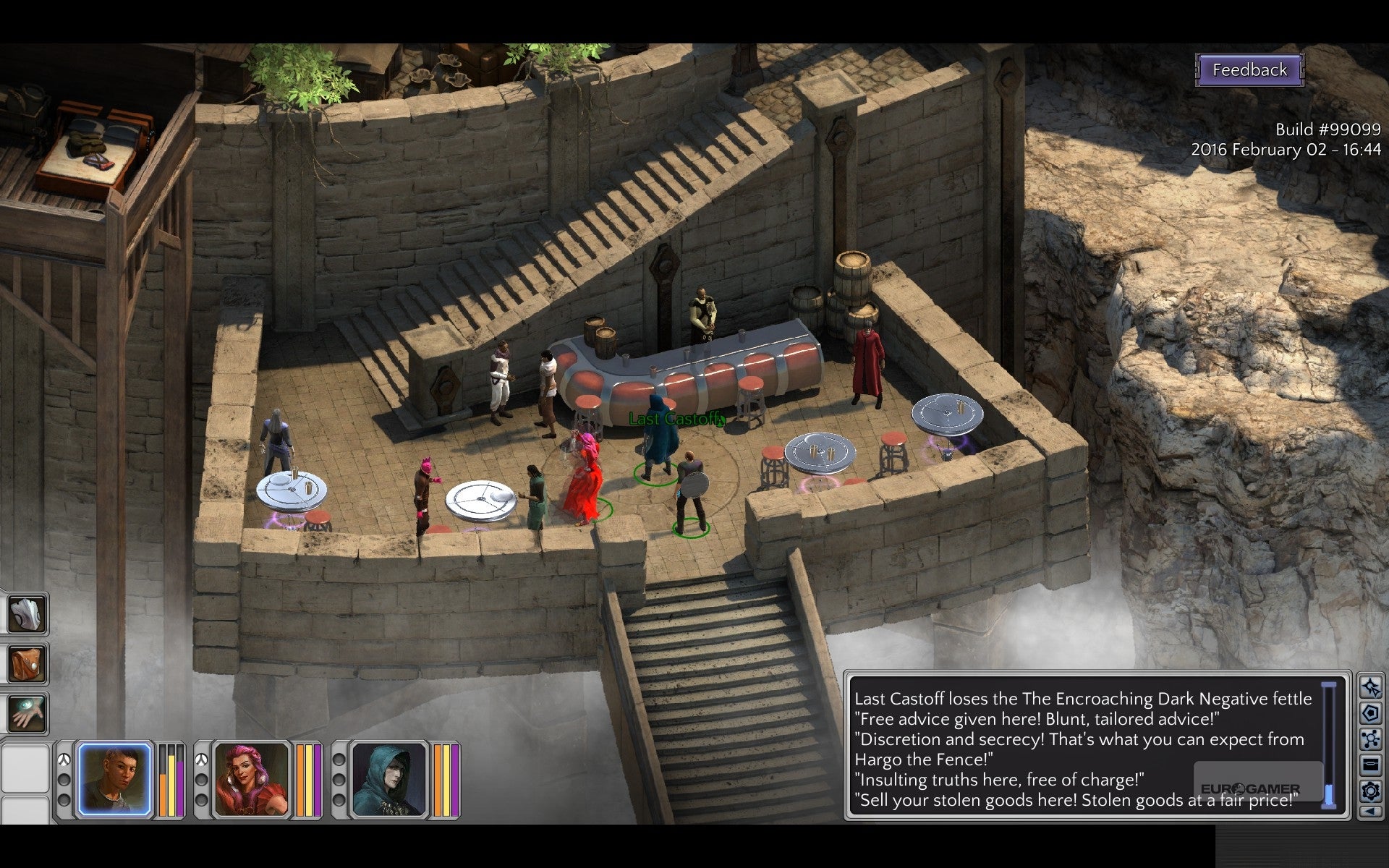Open the chest inventory icon
Screen dimensions: 1389x868
tap(1370, 764)
